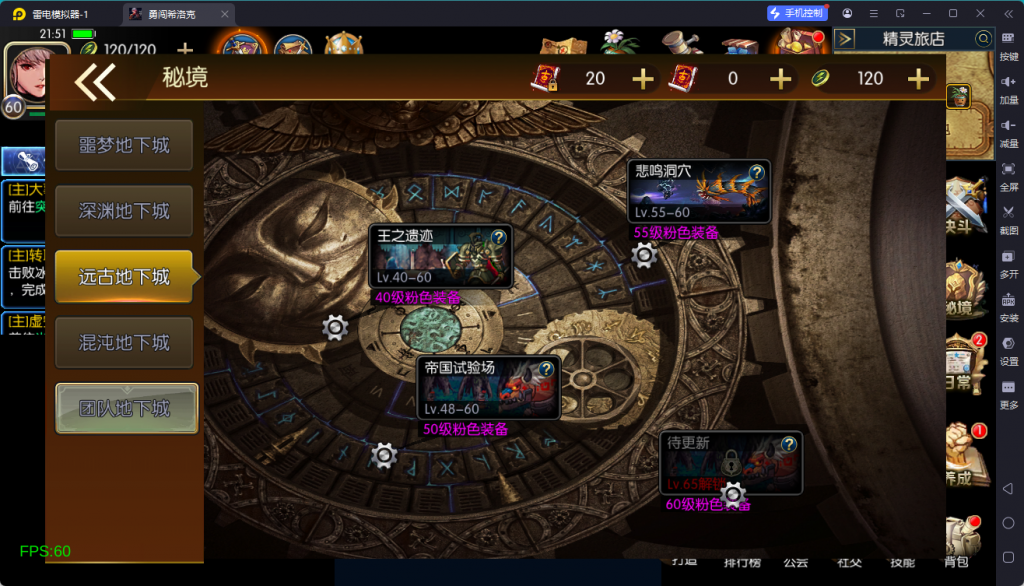Show help for 悲鸣洞穴 dungeon

(x=757, y=172)
